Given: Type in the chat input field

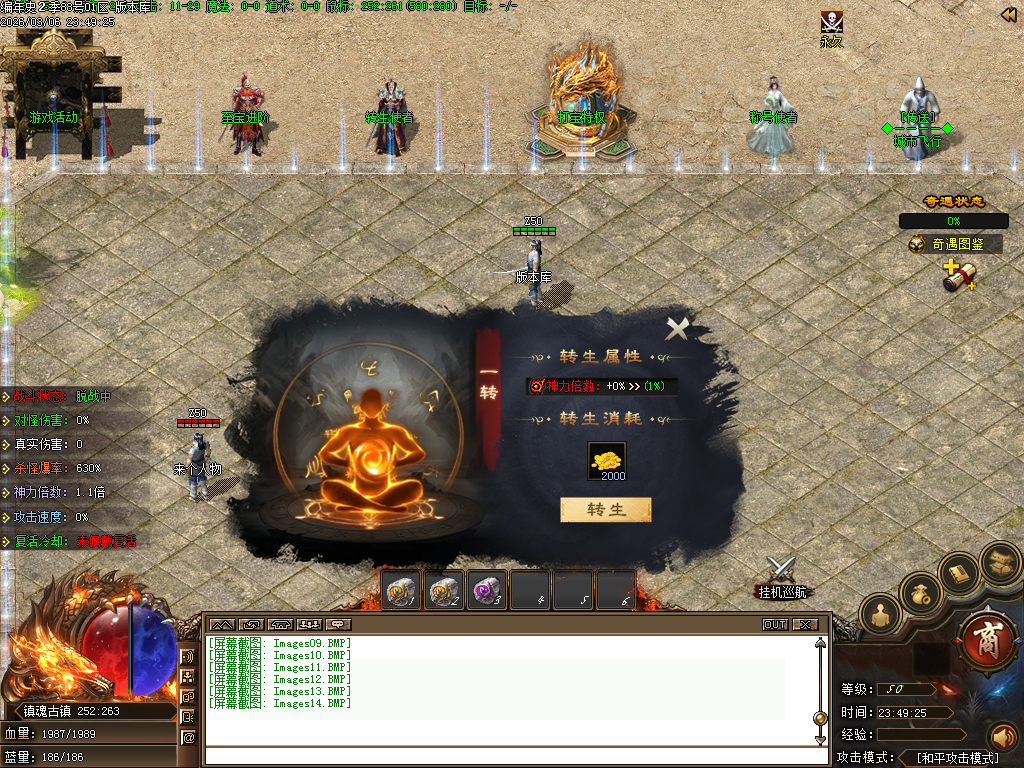Looking at the screenshot, I should tap(510, 755).
